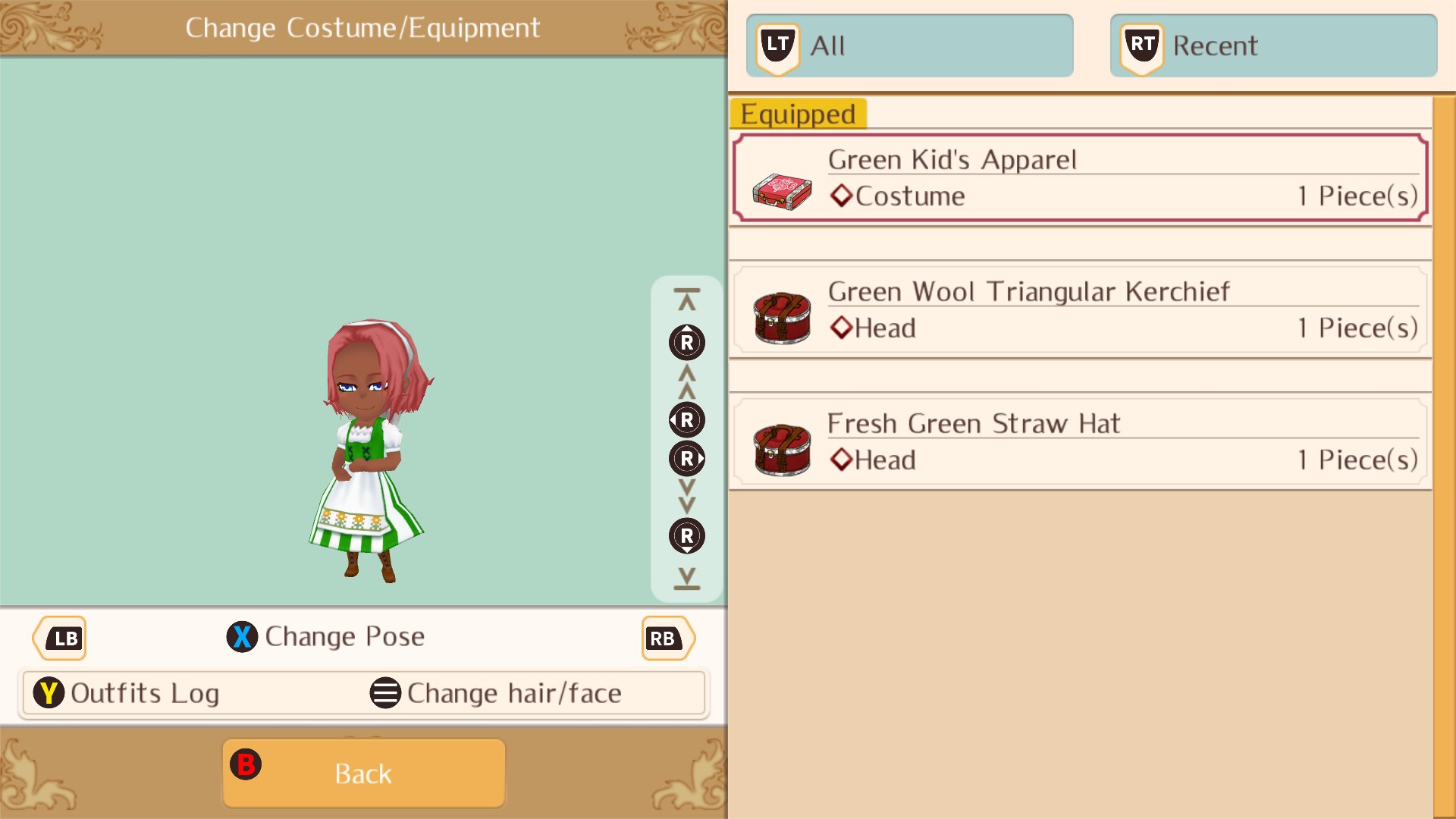Click the X button icon for Change Pose
1456x819 pixels.
tap(243, 637)
